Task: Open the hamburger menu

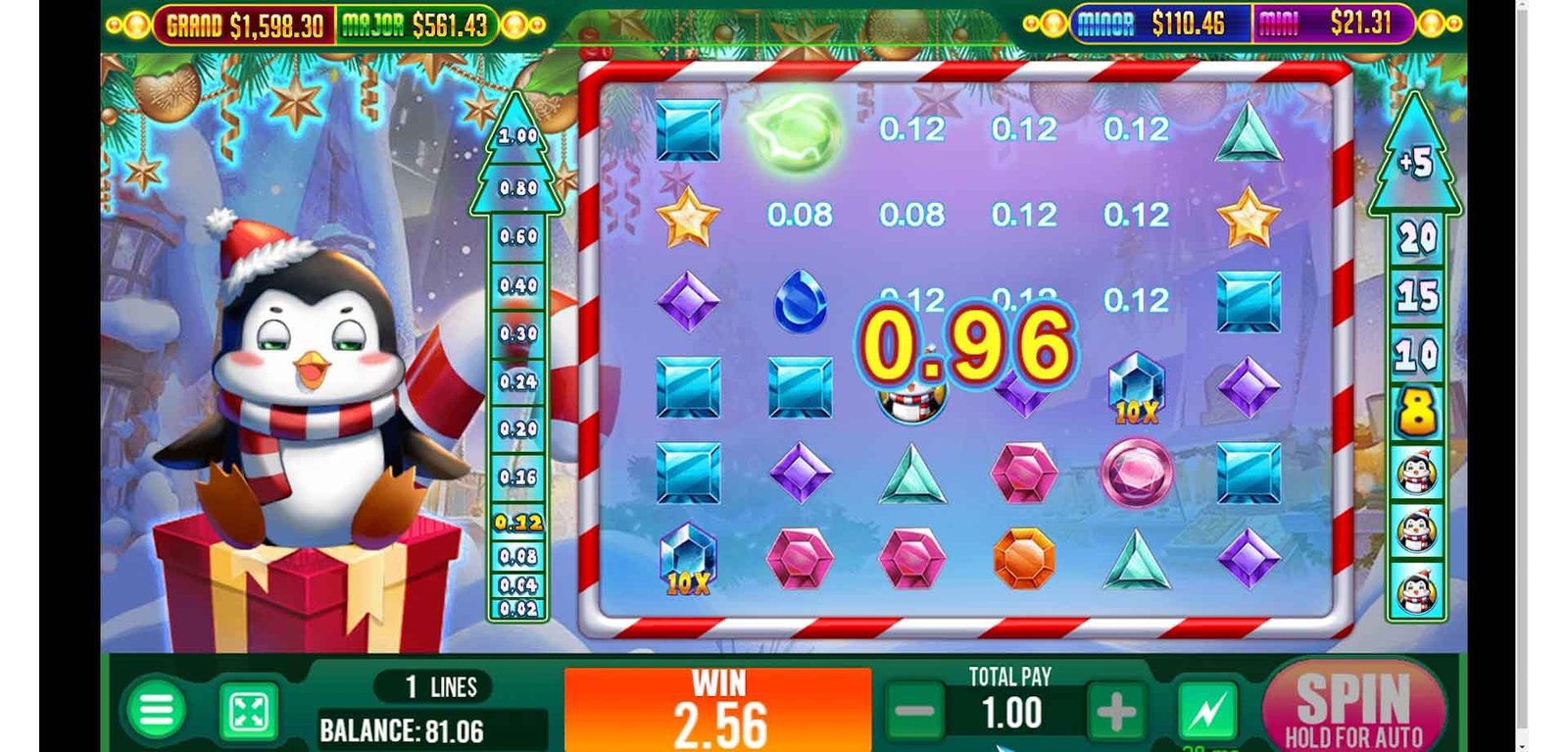Action: tap(156, 710)
